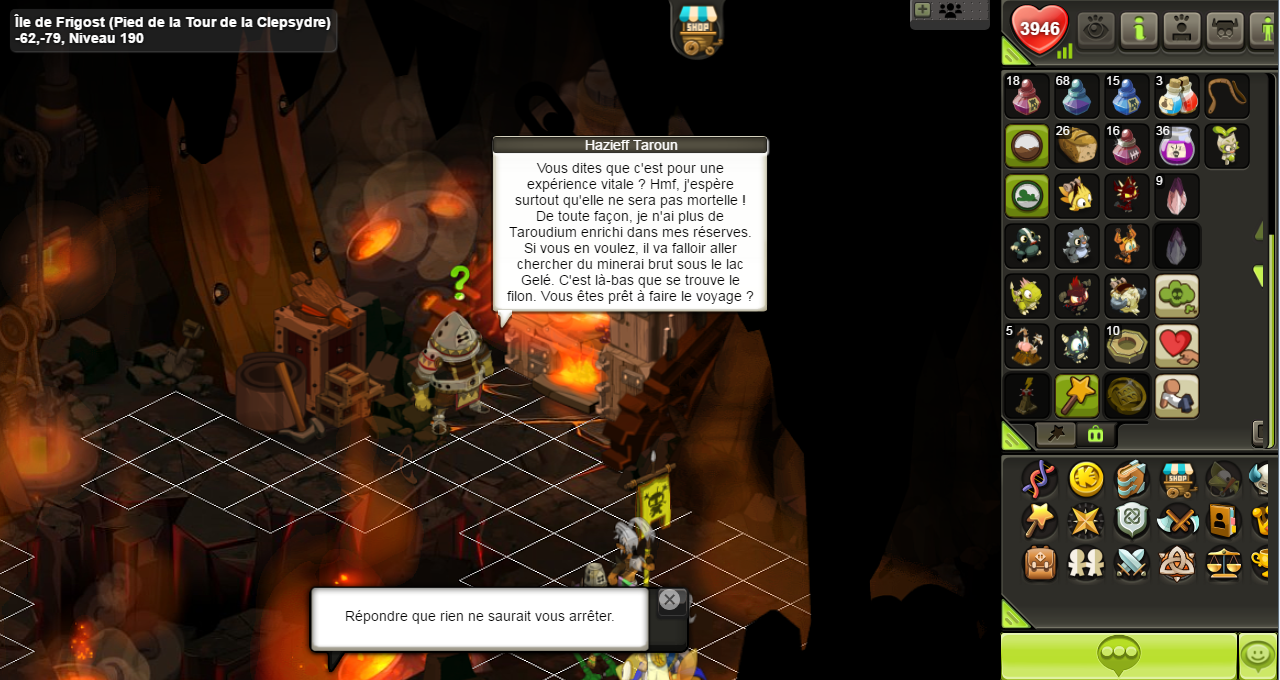Viewport: 1280px width, 680px height.
Task: Open the contacts address book icon
Action: (x=1224, y=521)
